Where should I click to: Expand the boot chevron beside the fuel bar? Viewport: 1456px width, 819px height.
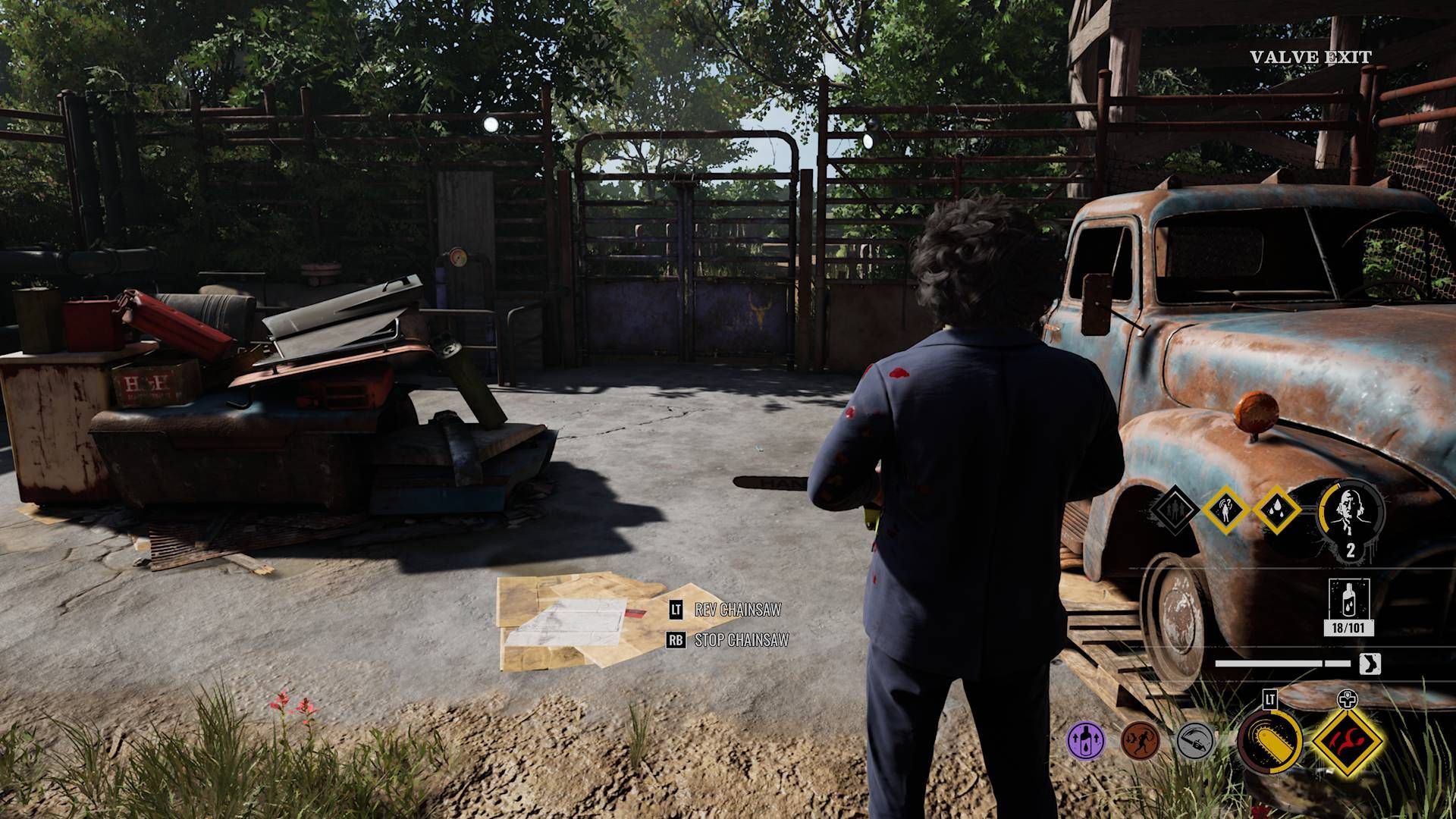(1369, 663)
